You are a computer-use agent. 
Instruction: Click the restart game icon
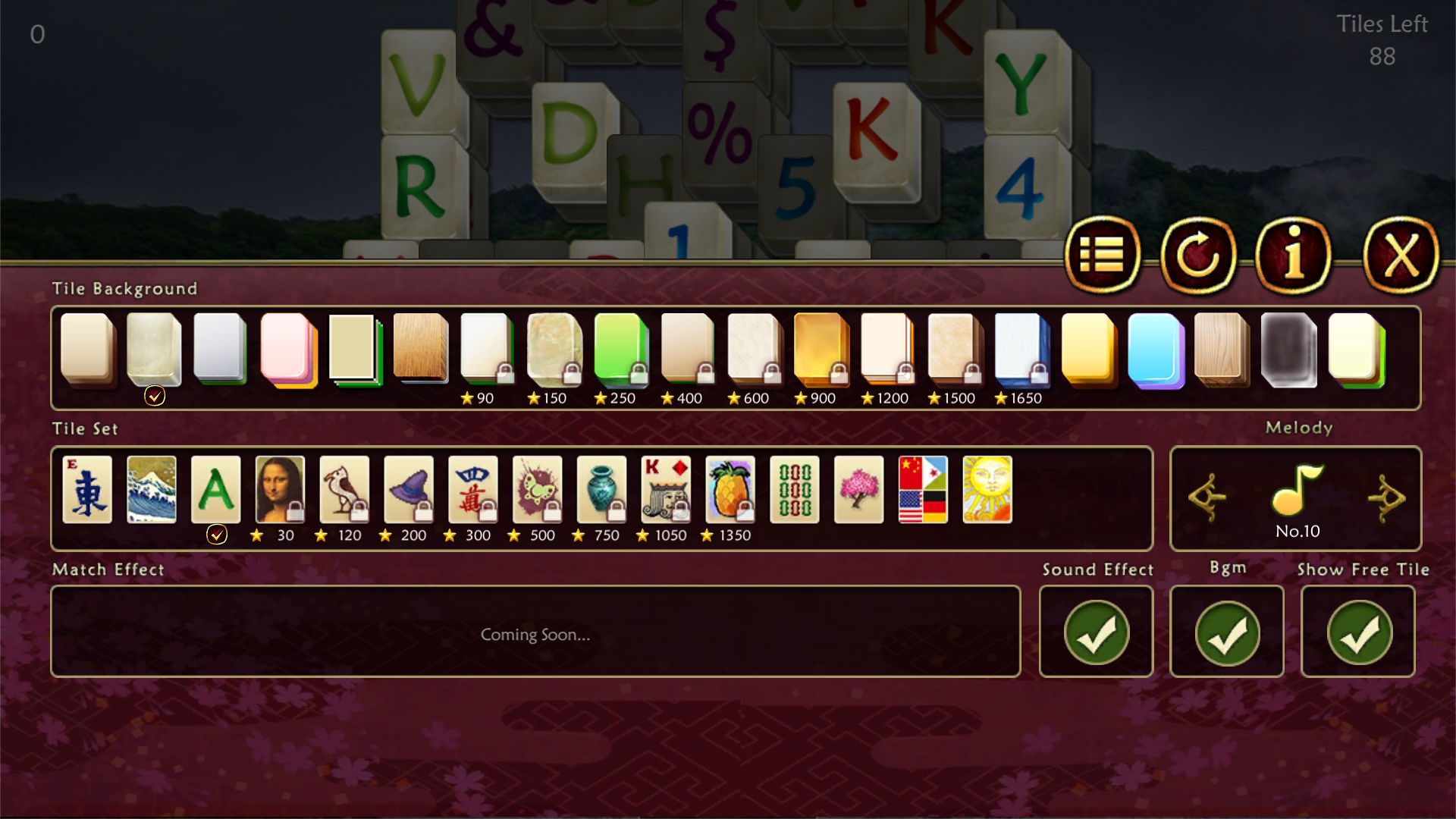[1198, 256]
